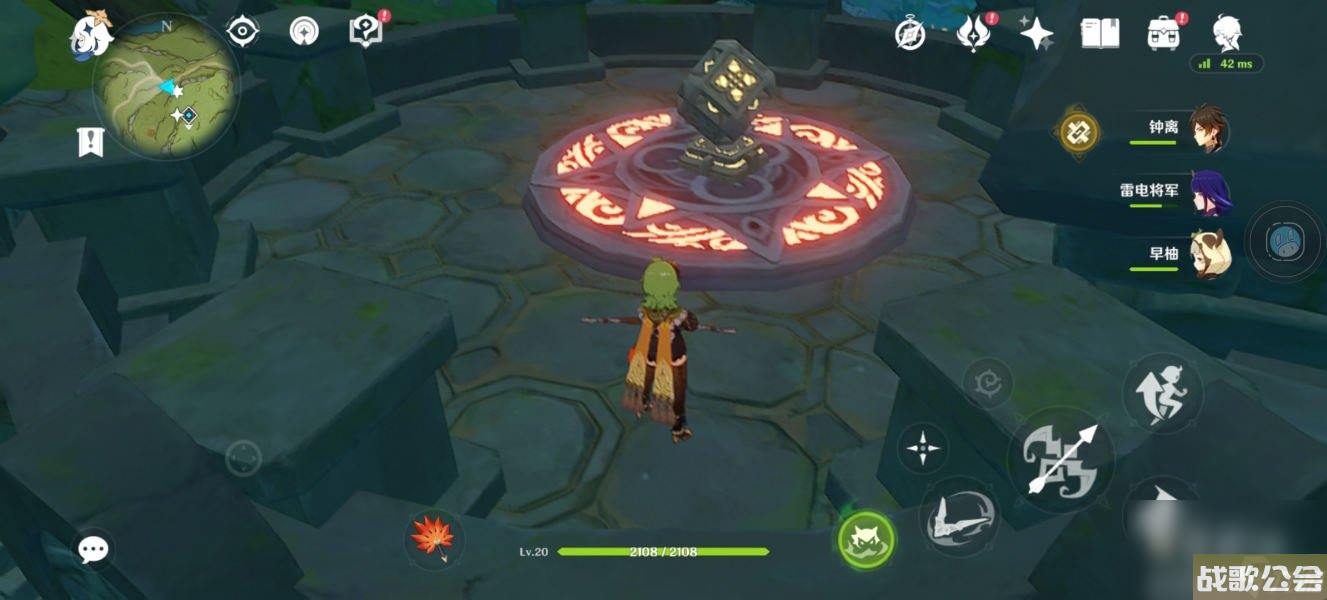
Task: Open the Paimon menu
Action: pyautogui.click(x=90, y=33)
